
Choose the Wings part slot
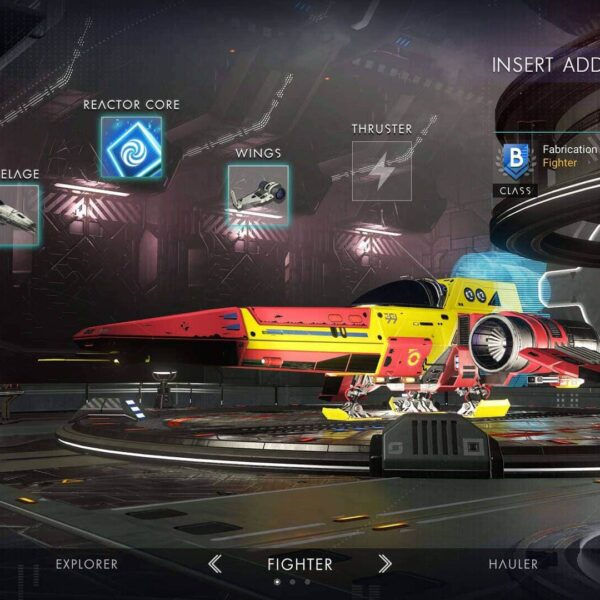[257, 195]
